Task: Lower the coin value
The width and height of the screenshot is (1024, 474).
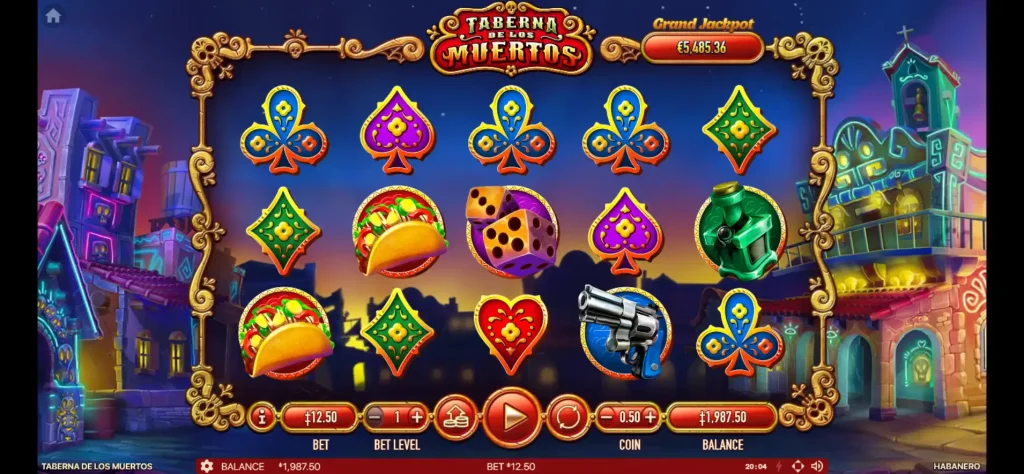Action: point(607,416)
